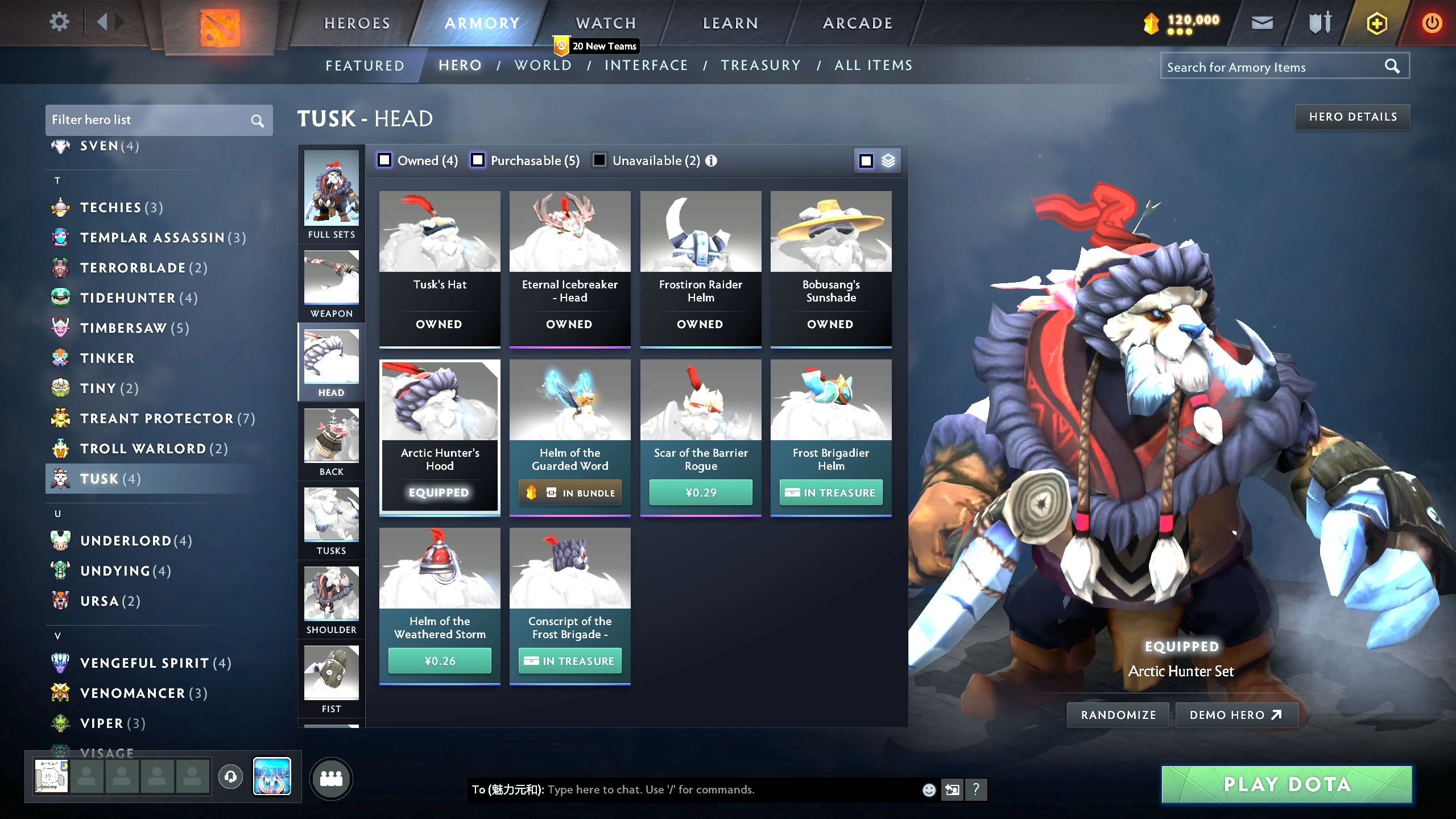The width and height of the screenshot is (1456, 819).
Task: Enable the Purchasable items filter
Action: coord(477,160)
